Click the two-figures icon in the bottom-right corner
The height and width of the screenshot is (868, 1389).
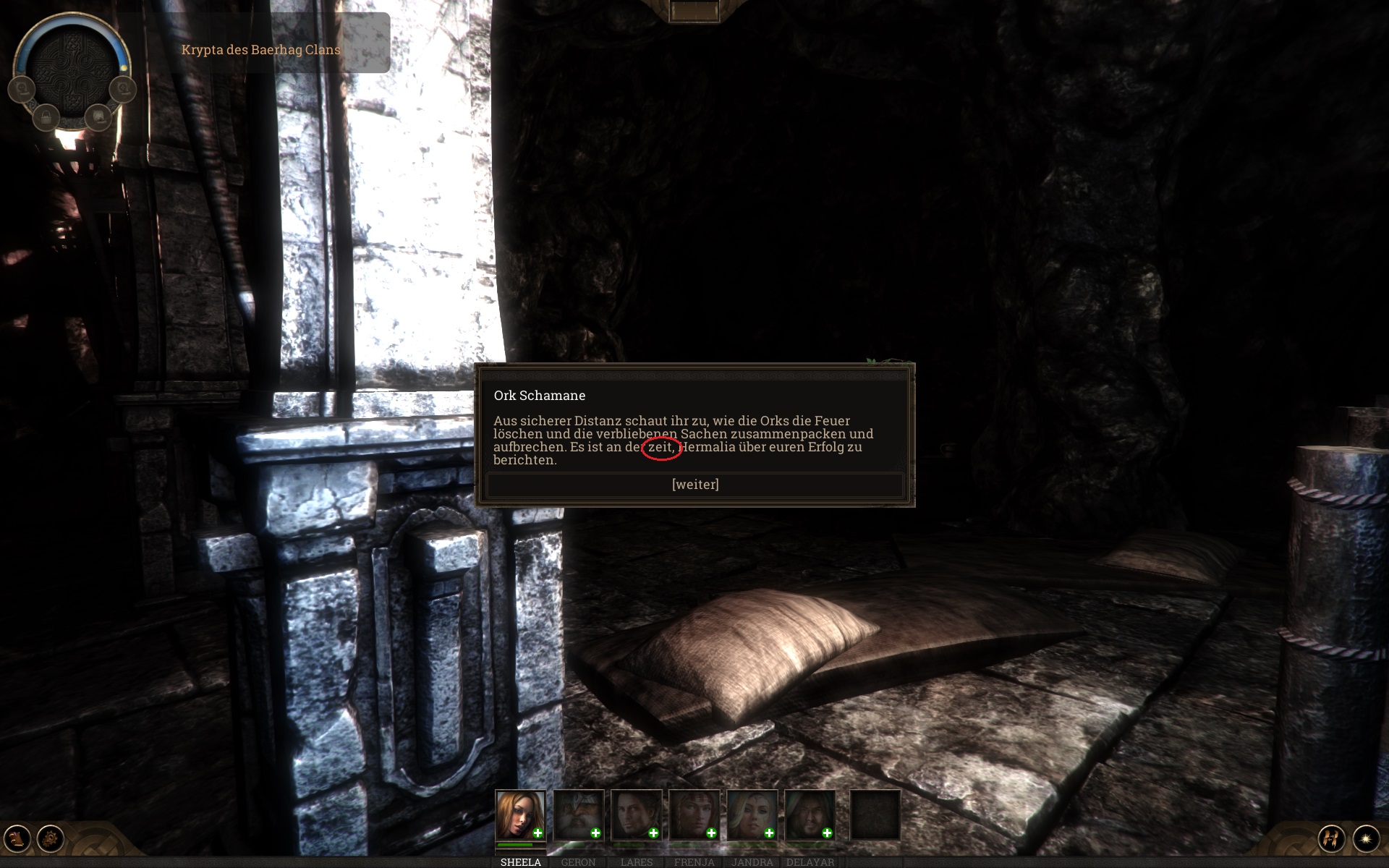point(1331,838)
